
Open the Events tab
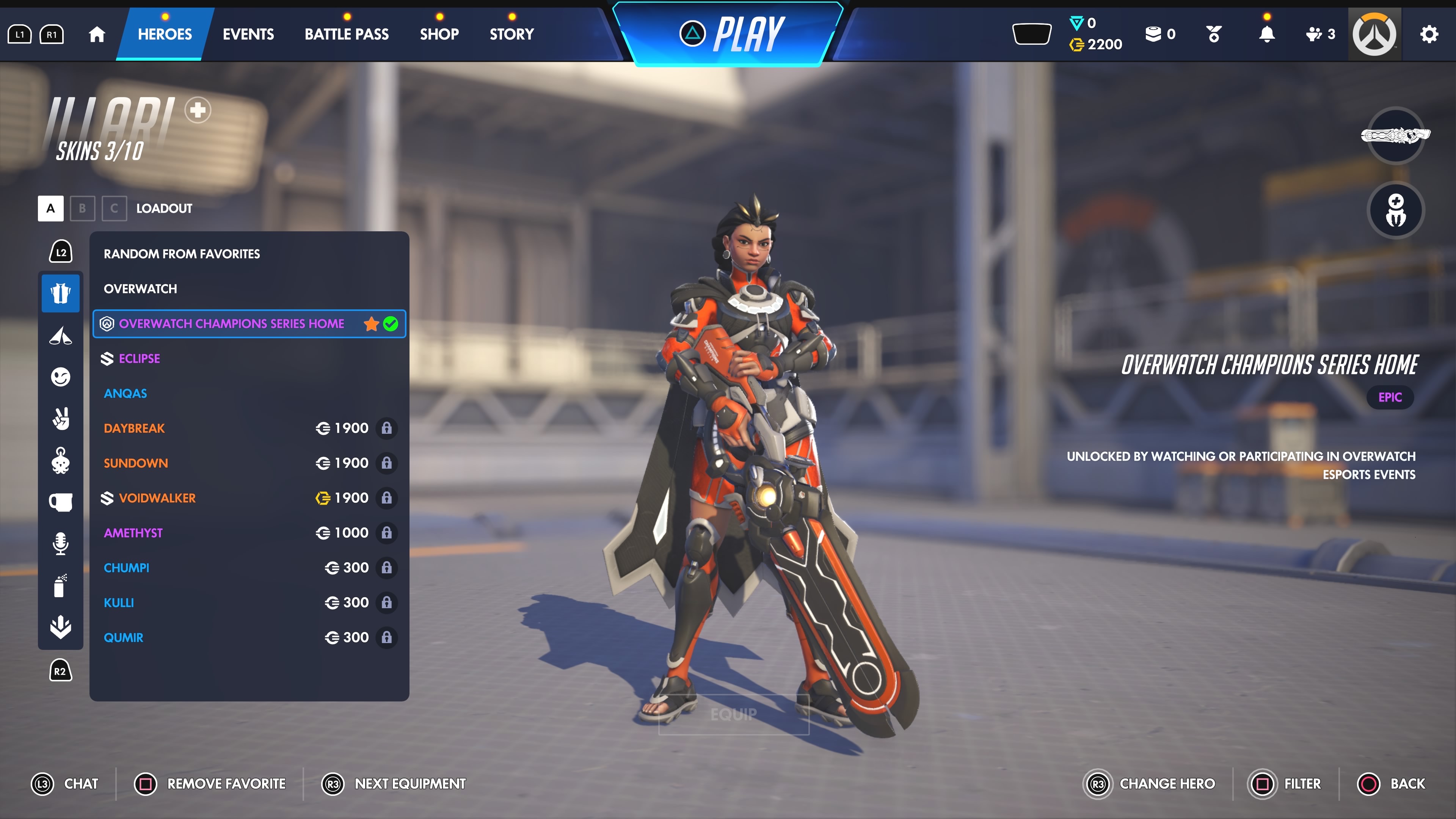pos(248,35)
